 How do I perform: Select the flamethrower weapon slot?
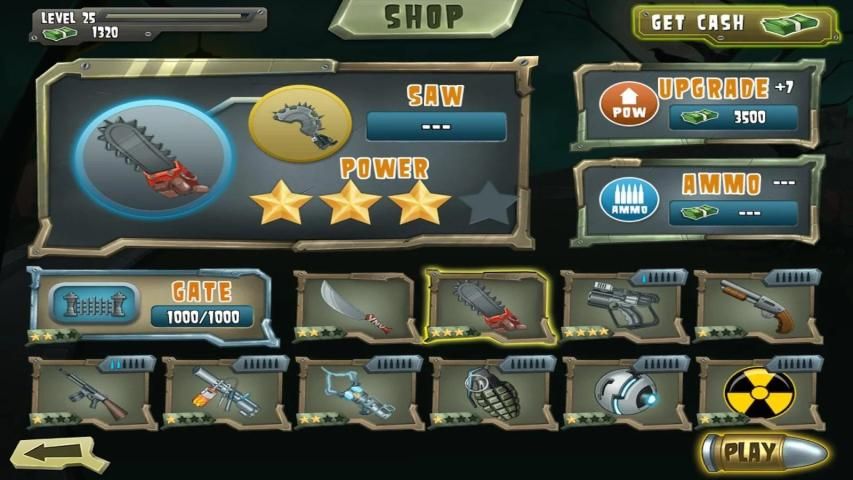pos(225,392)
